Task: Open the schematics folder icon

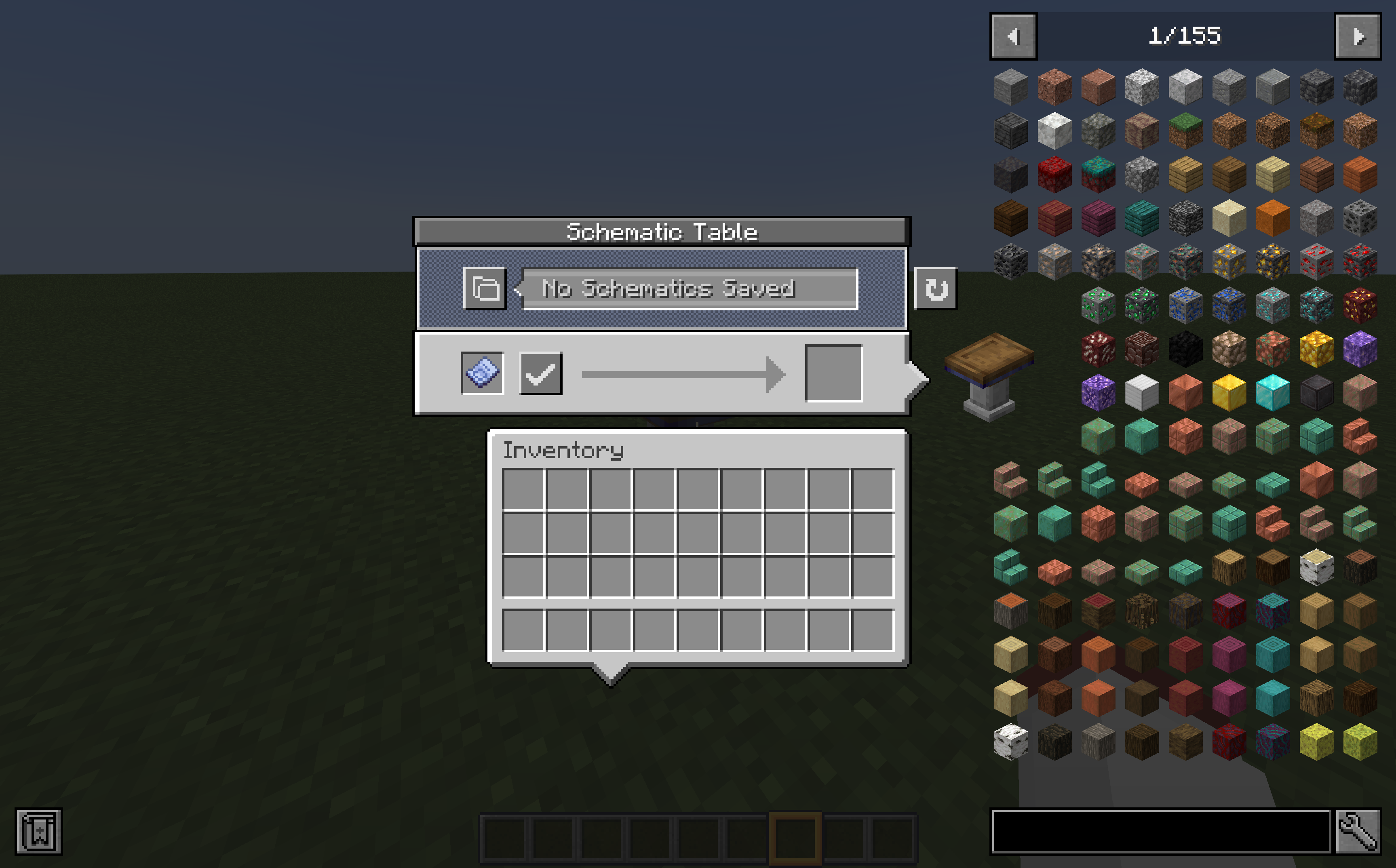Action: pyautogui.click(x=485, y=289)
